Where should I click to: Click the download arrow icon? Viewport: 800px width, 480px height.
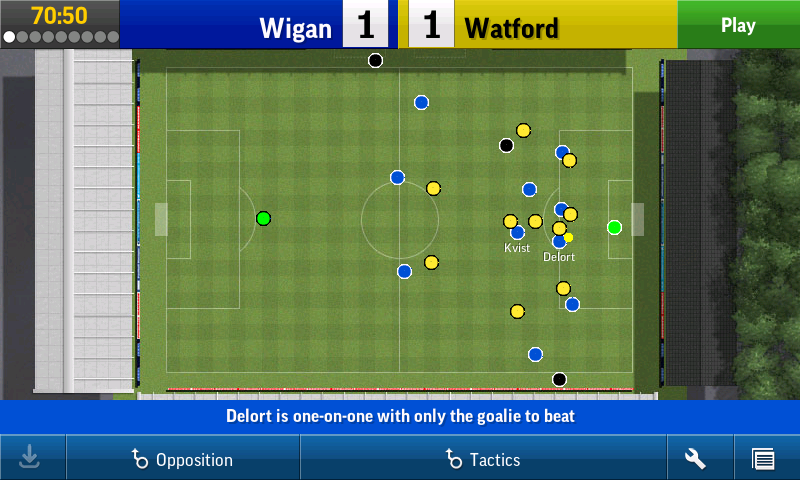[x=30, y=458]
